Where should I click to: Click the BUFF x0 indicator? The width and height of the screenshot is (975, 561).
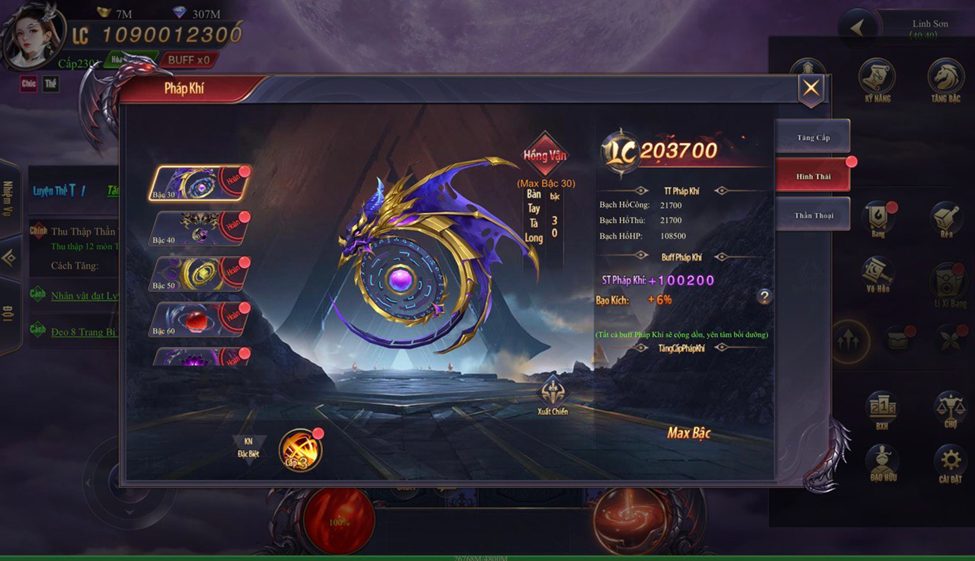[188, 60]
